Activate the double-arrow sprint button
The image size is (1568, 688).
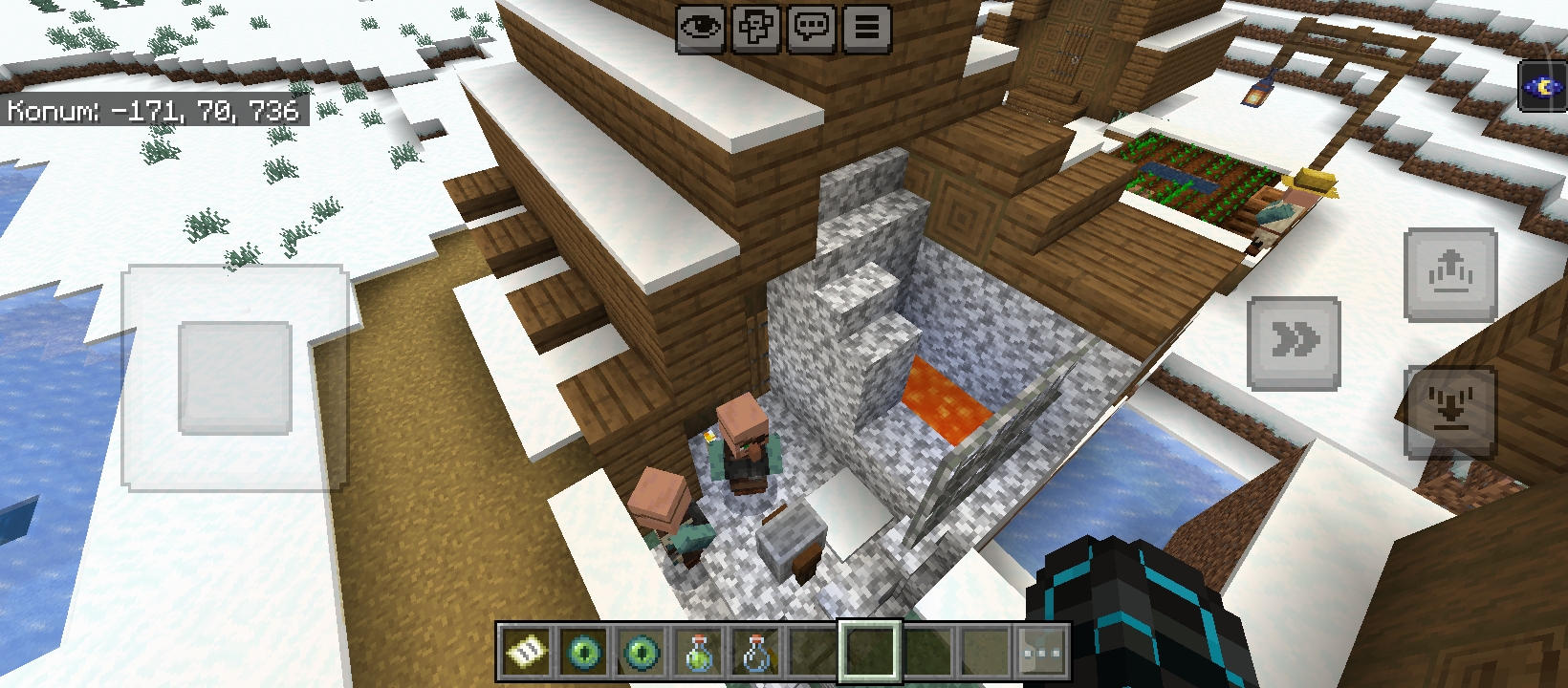pos(1294,342)
